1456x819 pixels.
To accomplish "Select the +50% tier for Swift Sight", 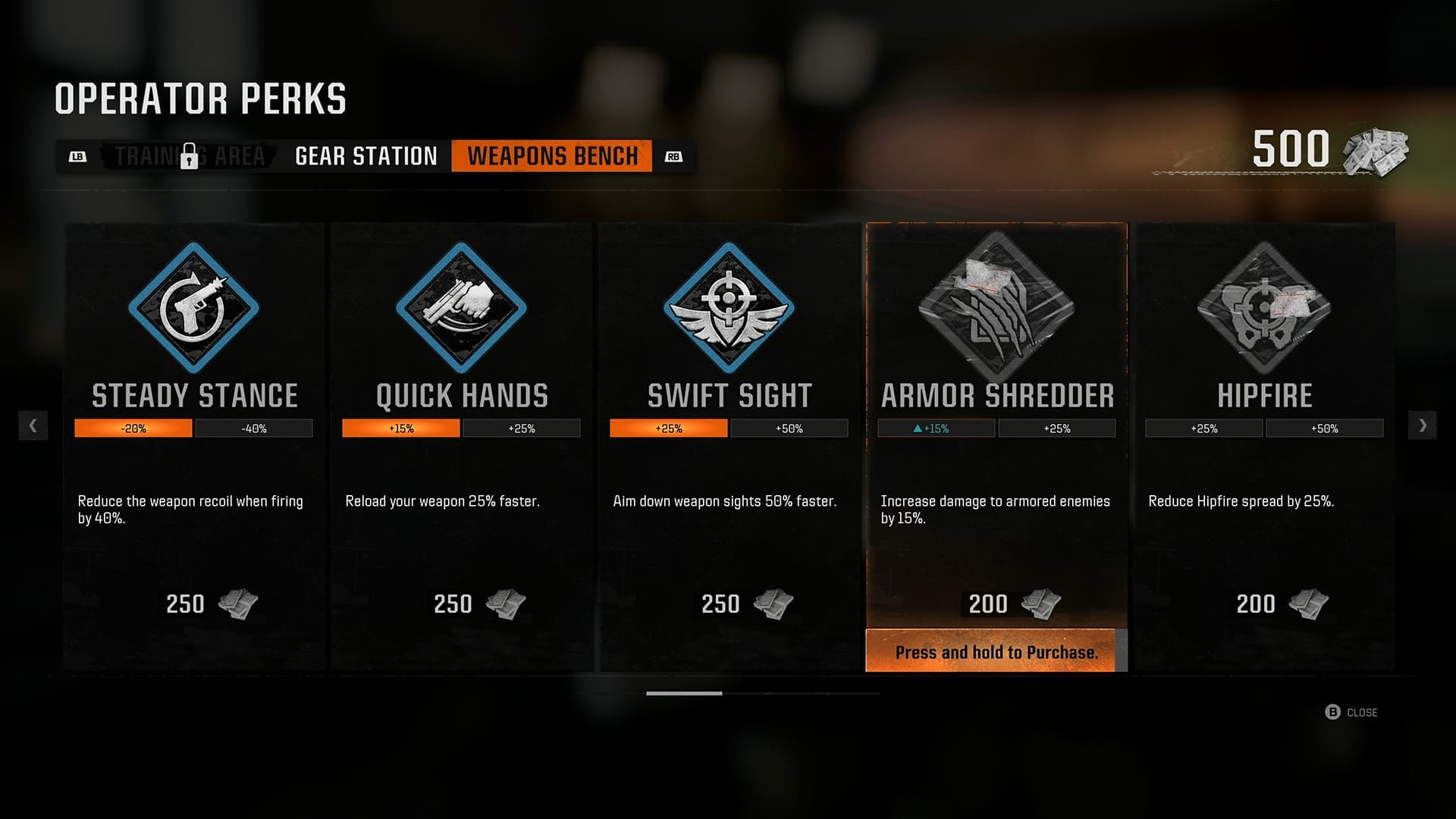I will (x=789, y=428).
